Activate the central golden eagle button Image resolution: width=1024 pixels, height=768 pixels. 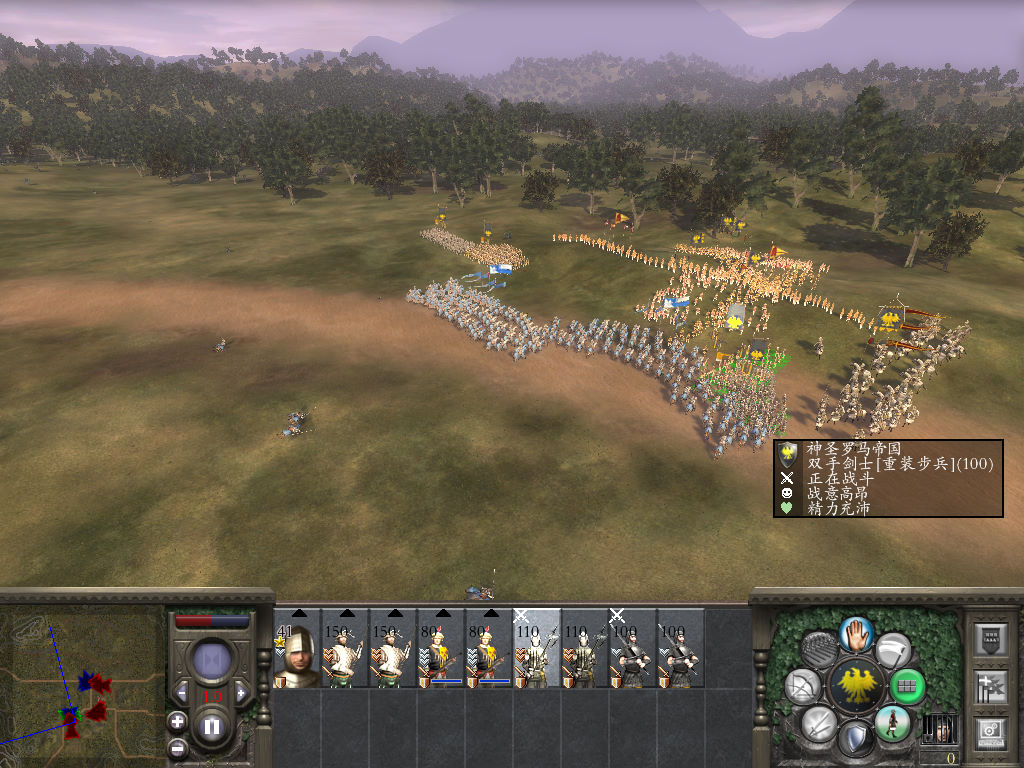[x=856, y=686]
